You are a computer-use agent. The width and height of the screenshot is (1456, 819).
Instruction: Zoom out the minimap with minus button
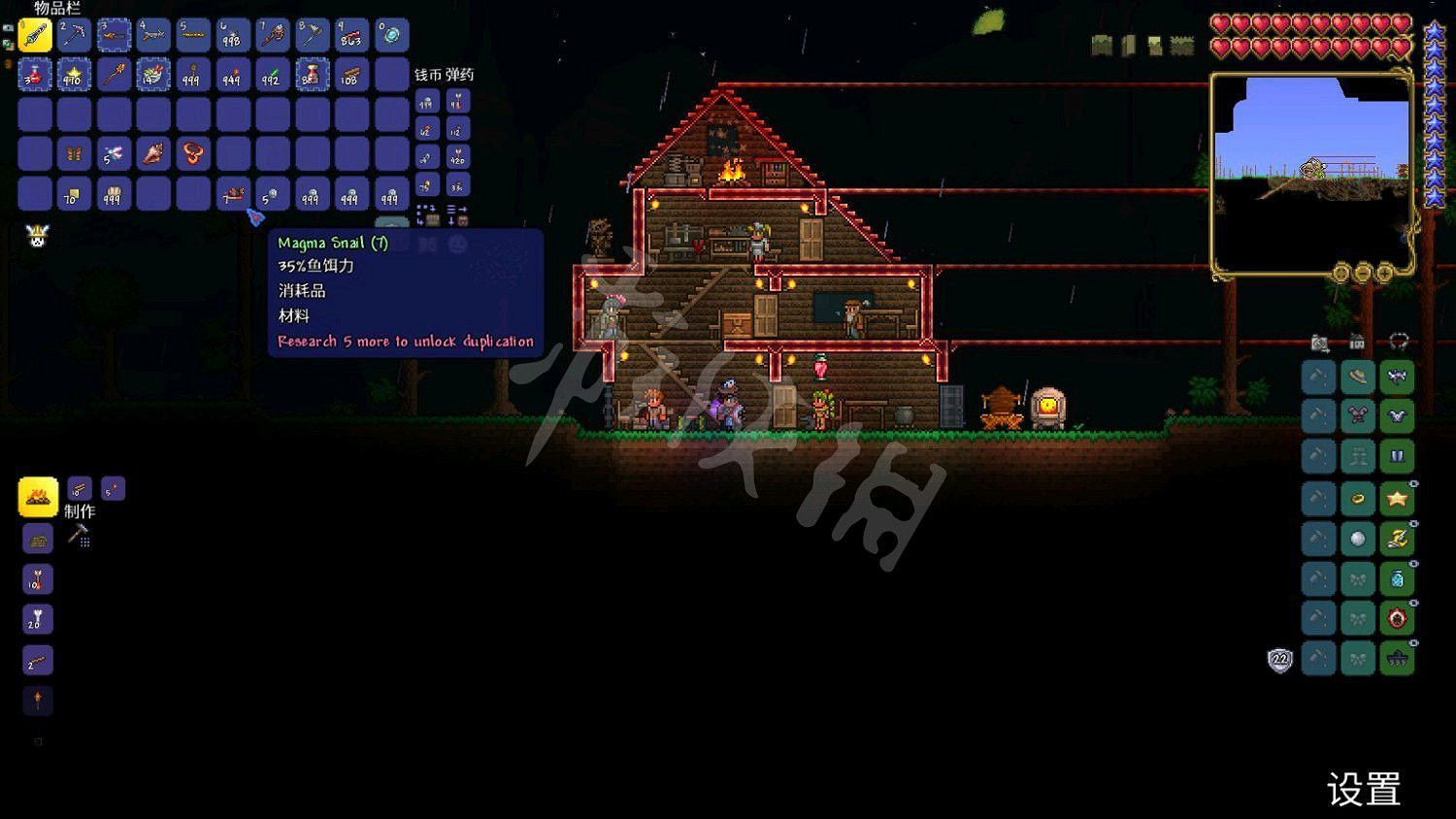[x=1363, y=274]
